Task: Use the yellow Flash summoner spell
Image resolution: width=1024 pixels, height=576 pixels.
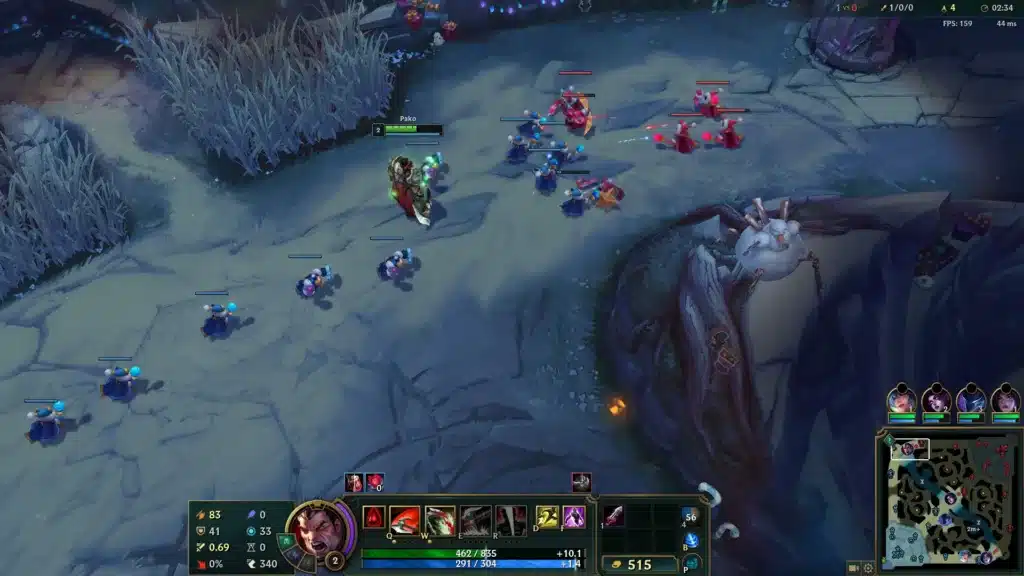Action: pyautogui.click(x=547, y=517)
